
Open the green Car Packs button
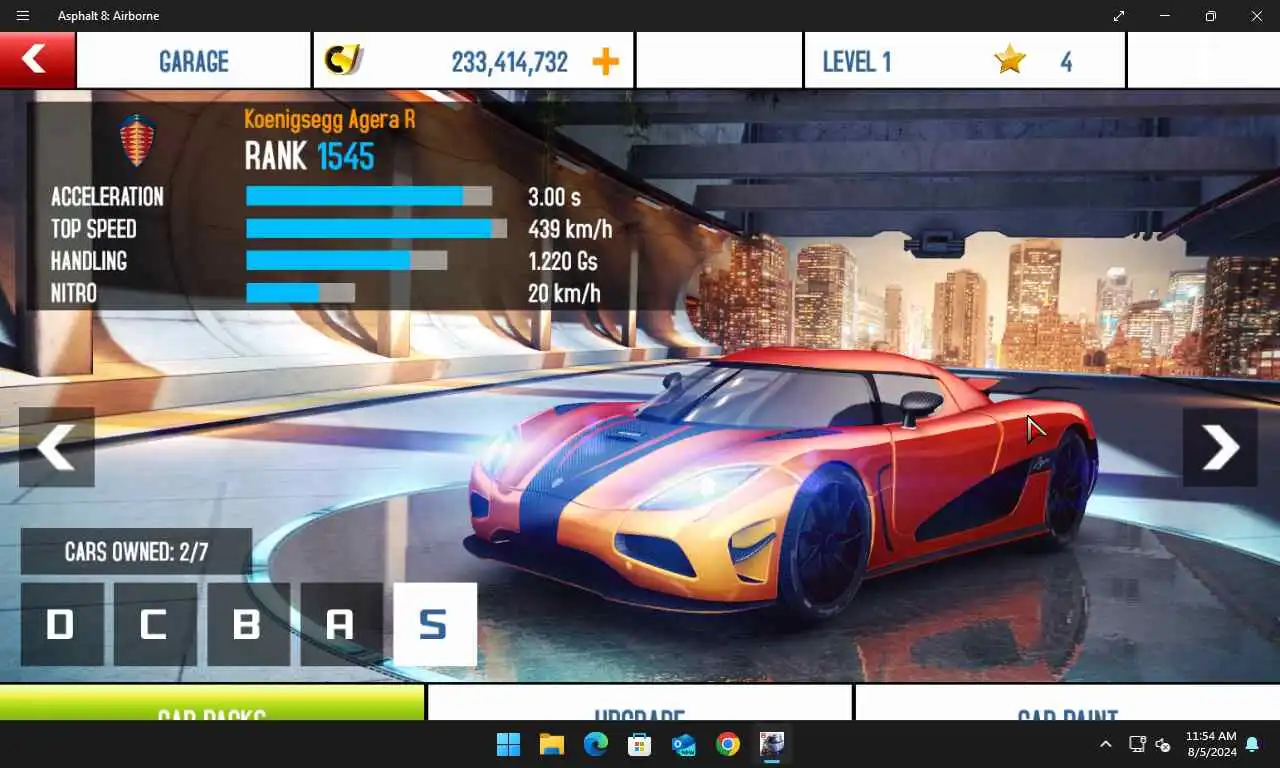click(x=212, y=704)
